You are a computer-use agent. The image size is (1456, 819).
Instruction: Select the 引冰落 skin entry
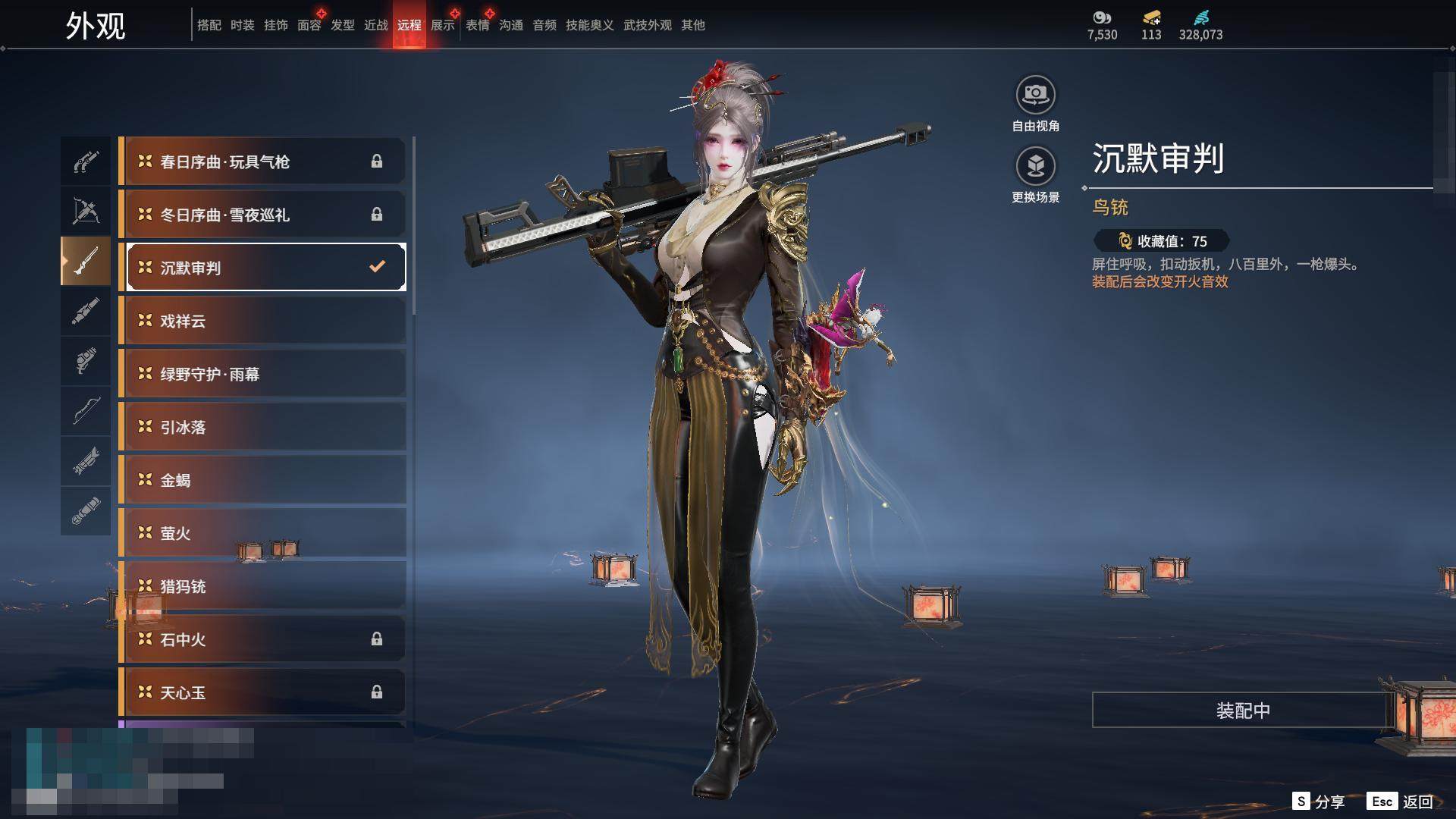pyautogui.click(x=262, y=427)
